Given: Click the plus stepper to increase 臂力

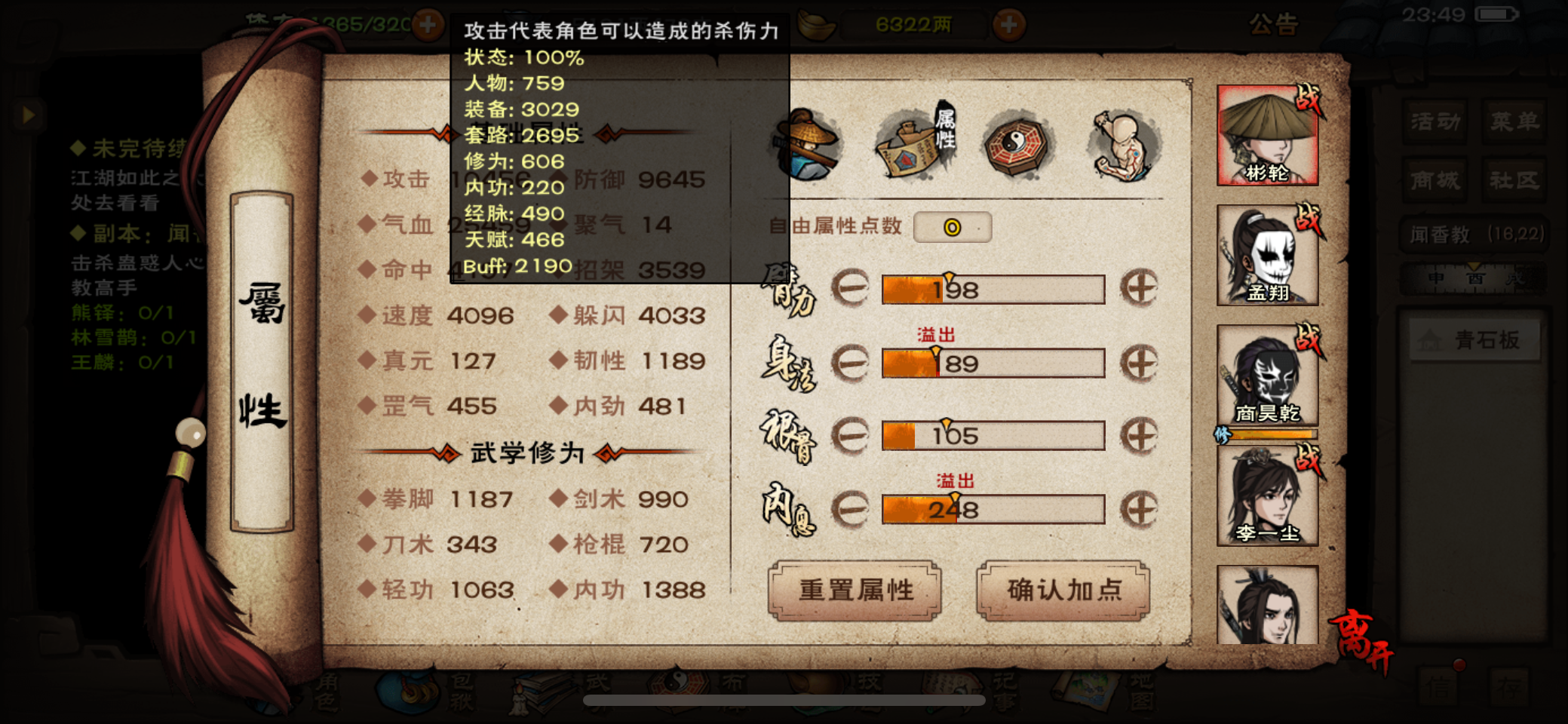Looking at the screenshot, I should pos(1141,289).
